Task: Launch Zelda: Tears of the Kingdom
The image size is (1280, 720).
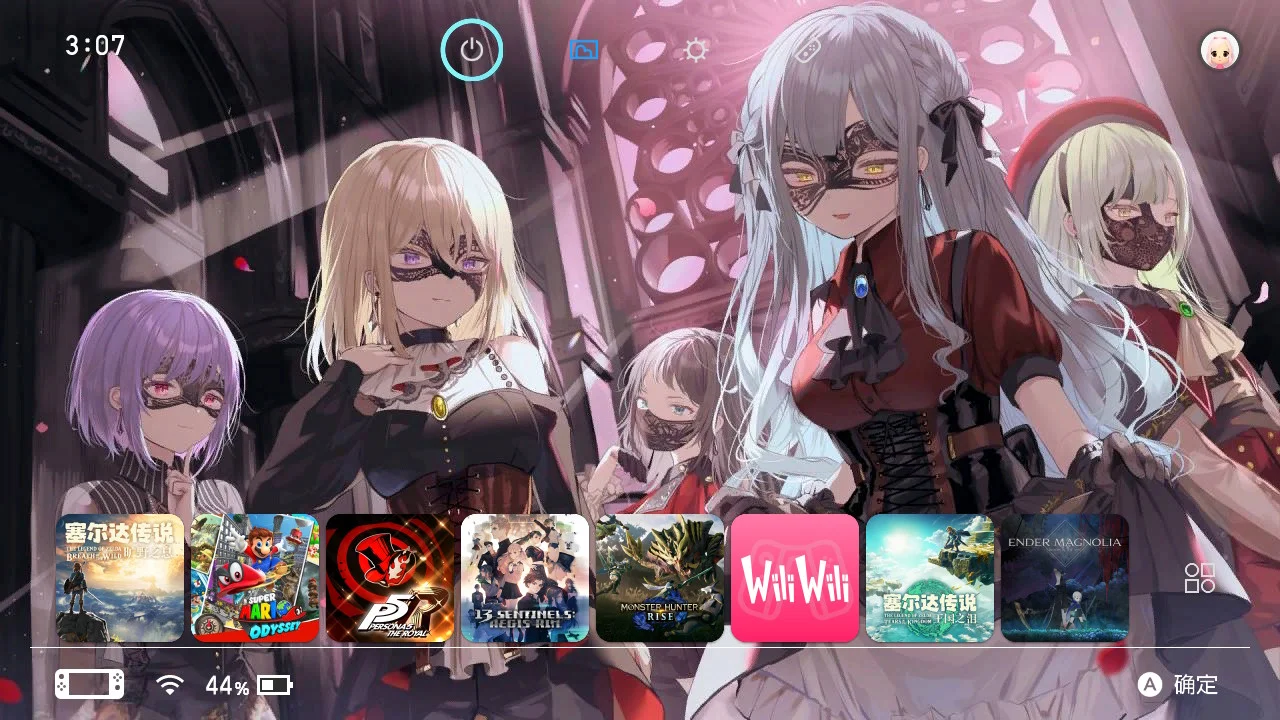Action: click(930, 578)
